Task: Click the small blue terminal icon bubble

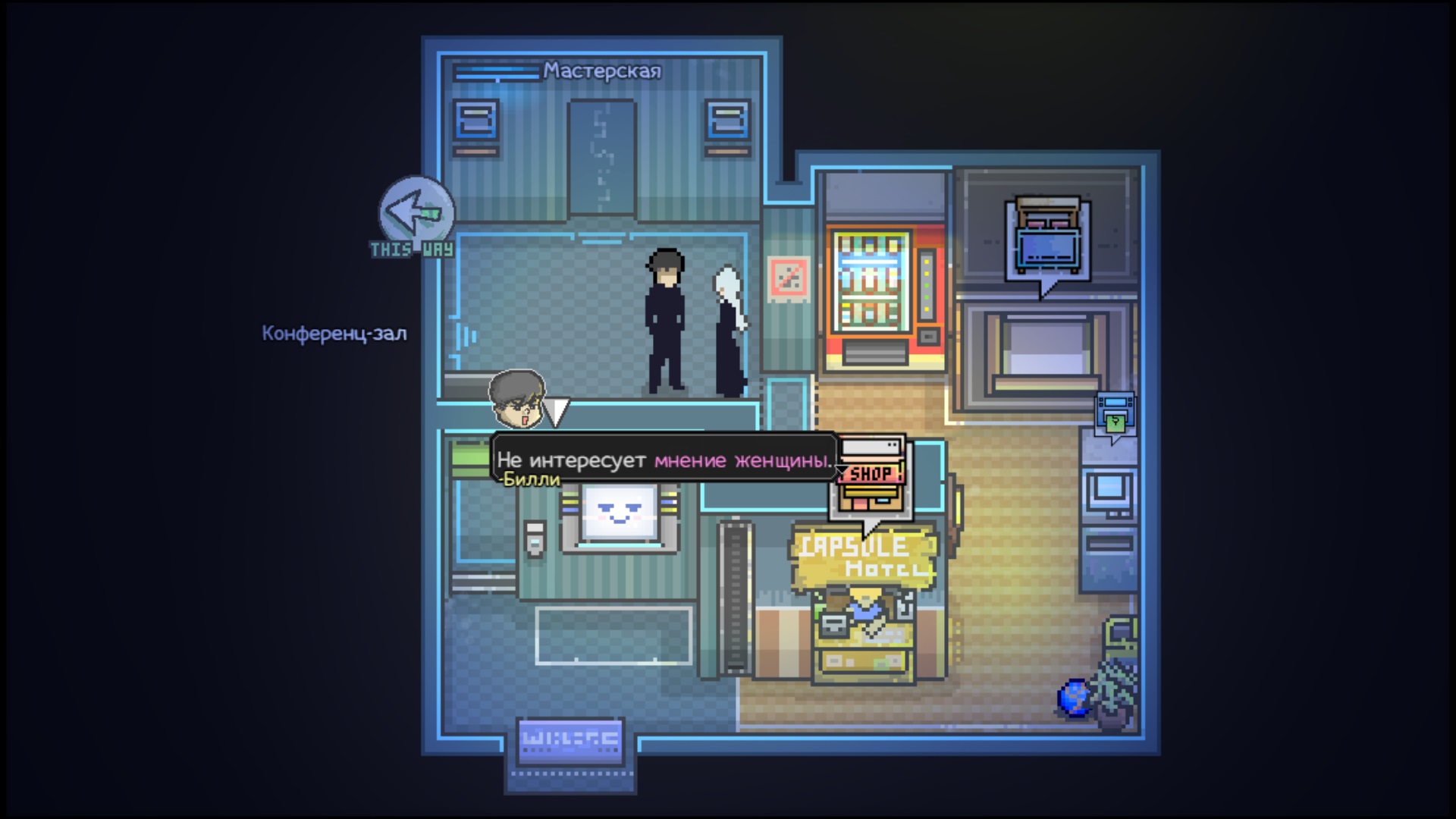Action: 1115,415
